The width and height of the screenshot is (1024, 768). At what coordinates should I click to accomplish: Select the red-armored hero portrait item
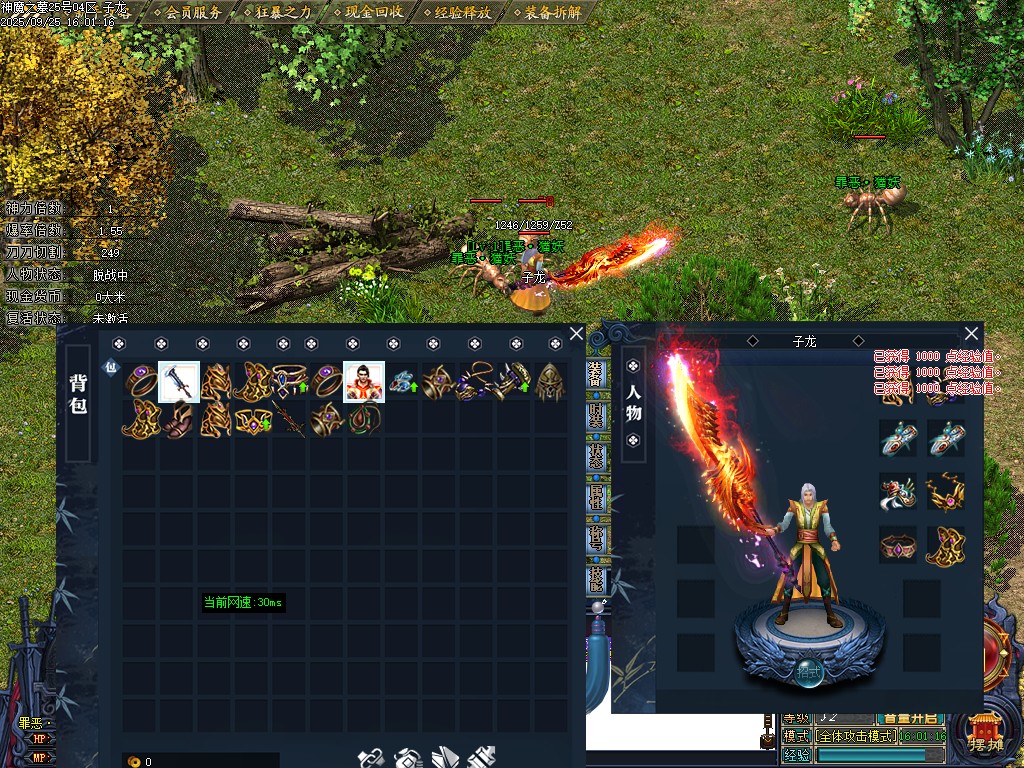click(364, 381)
